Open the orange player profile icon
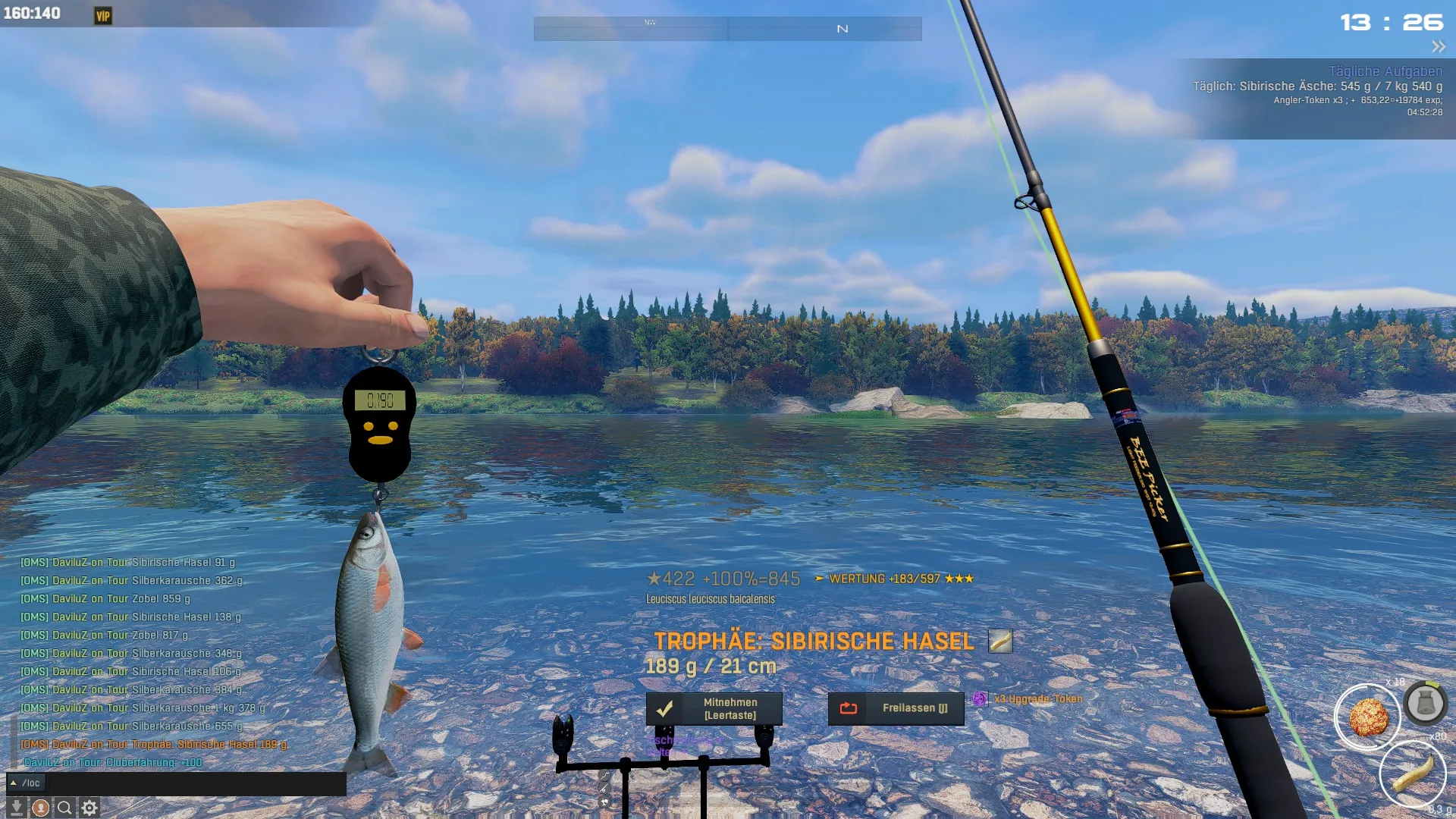 41,808
